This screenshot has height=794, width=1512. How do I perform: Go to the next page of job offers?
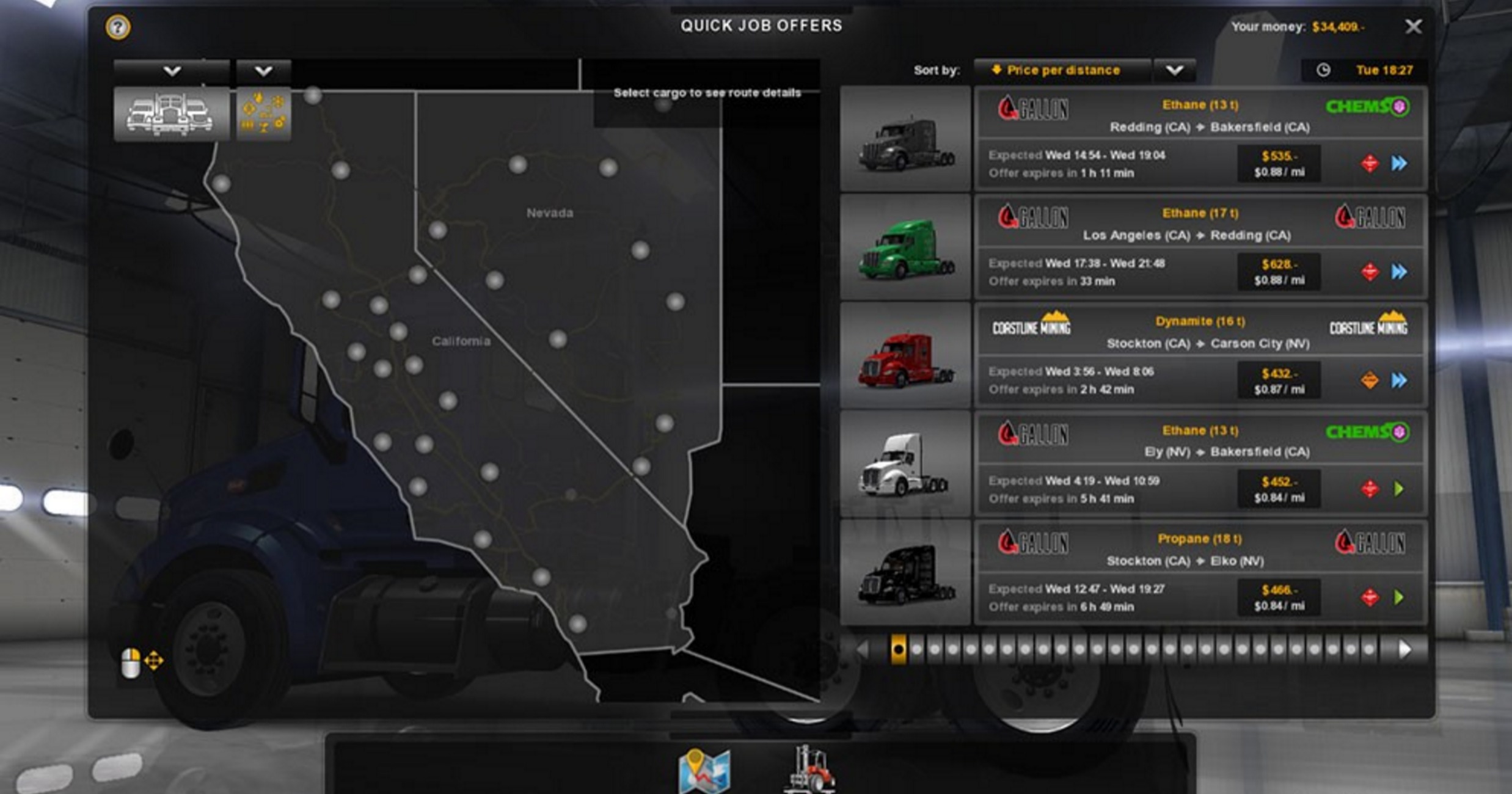[1404, 649]
